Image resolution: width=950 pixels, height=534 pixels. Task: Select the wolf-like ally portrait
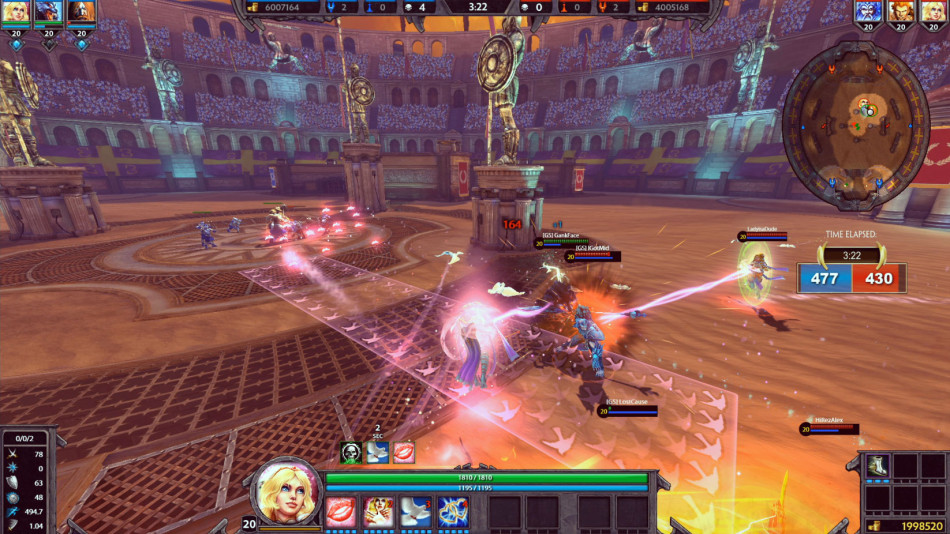[48, 12]
